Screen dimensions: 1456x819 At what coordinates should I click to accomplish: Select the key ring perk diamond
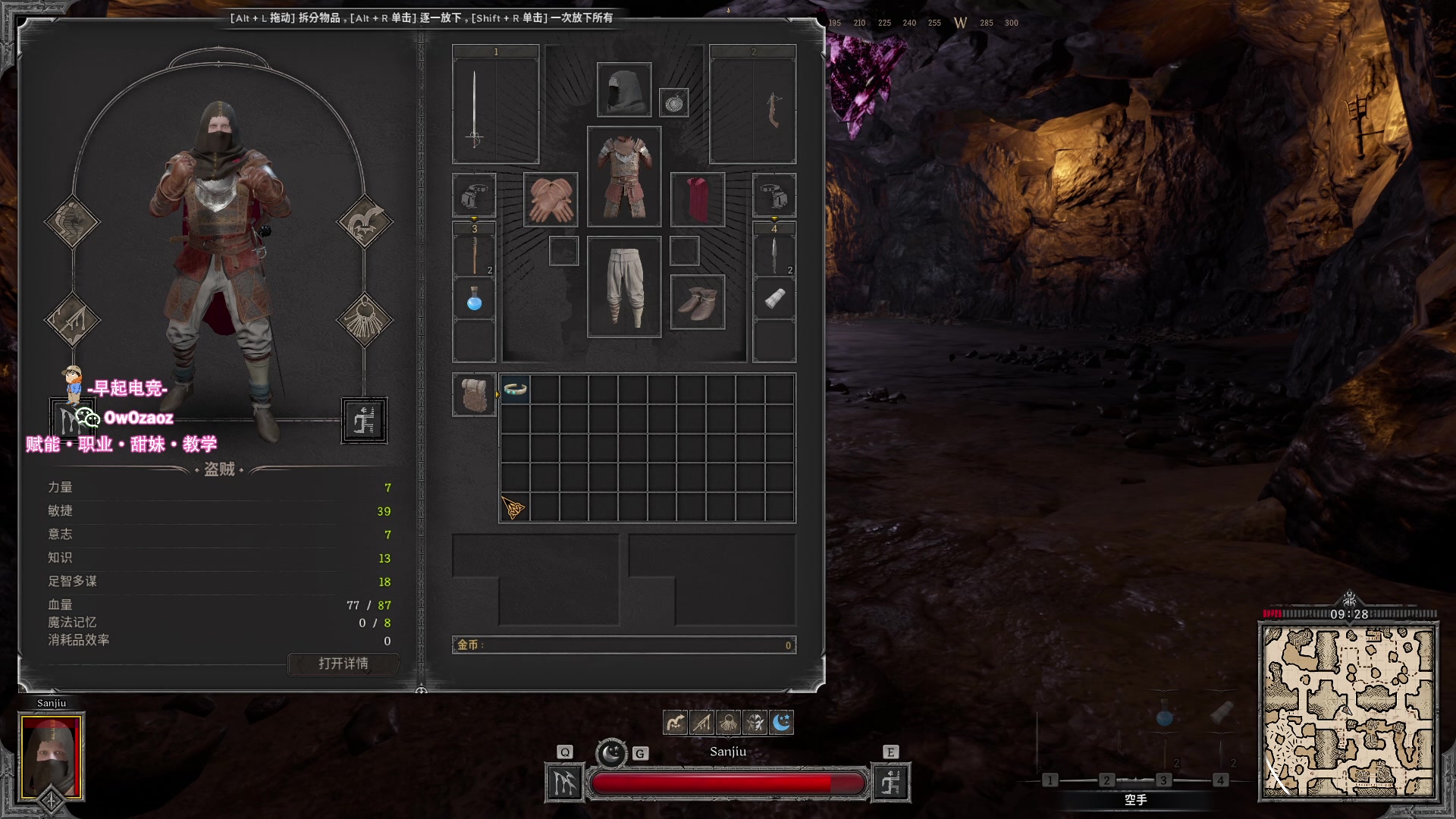pos(365,319)
